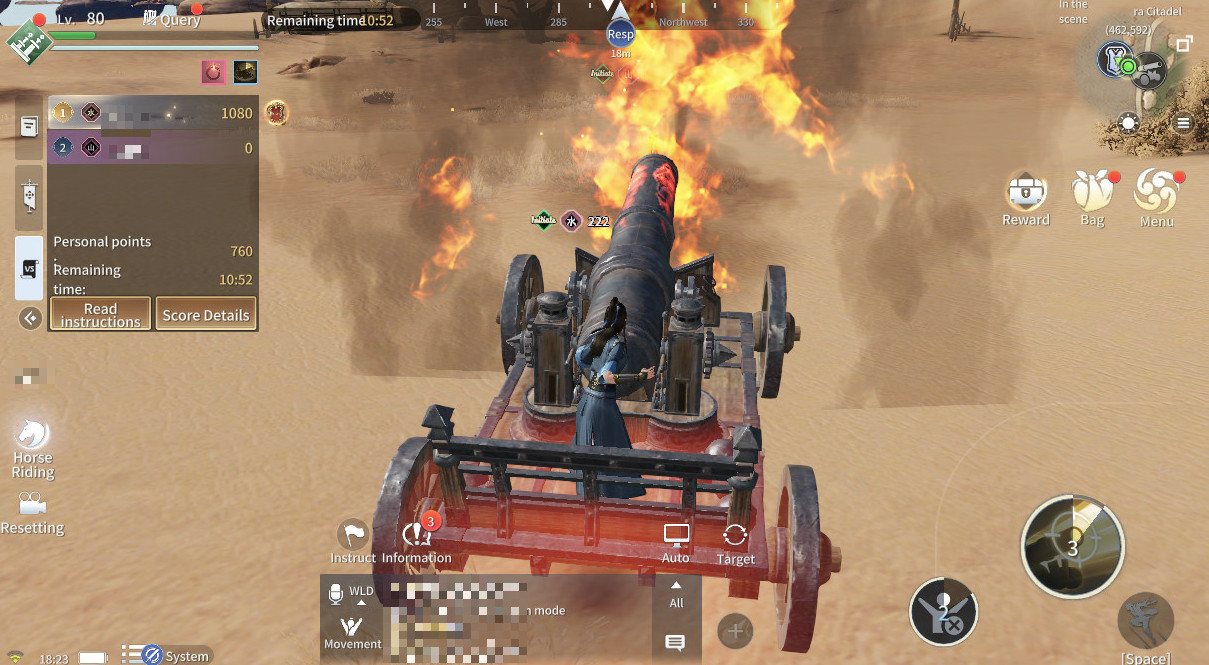
Task: Open the Read instructions panel
Action: (100, 314)
